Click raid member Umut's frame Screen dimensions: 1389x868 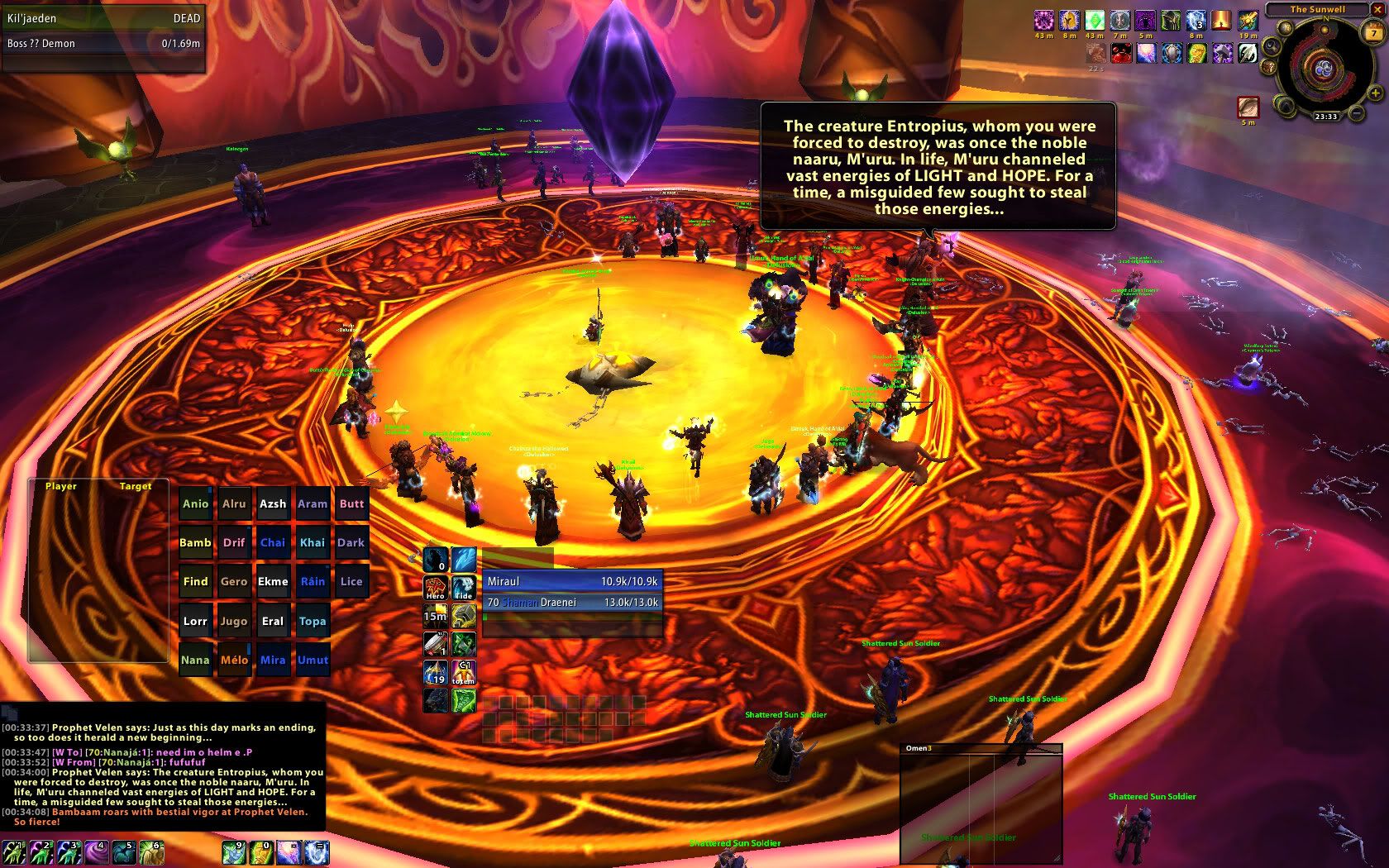point(313,661)
